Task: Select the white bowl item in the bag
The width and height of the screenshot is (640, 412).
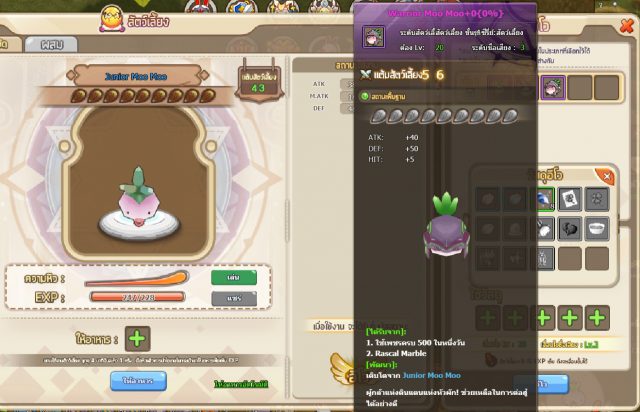Action: click(597, 228)
